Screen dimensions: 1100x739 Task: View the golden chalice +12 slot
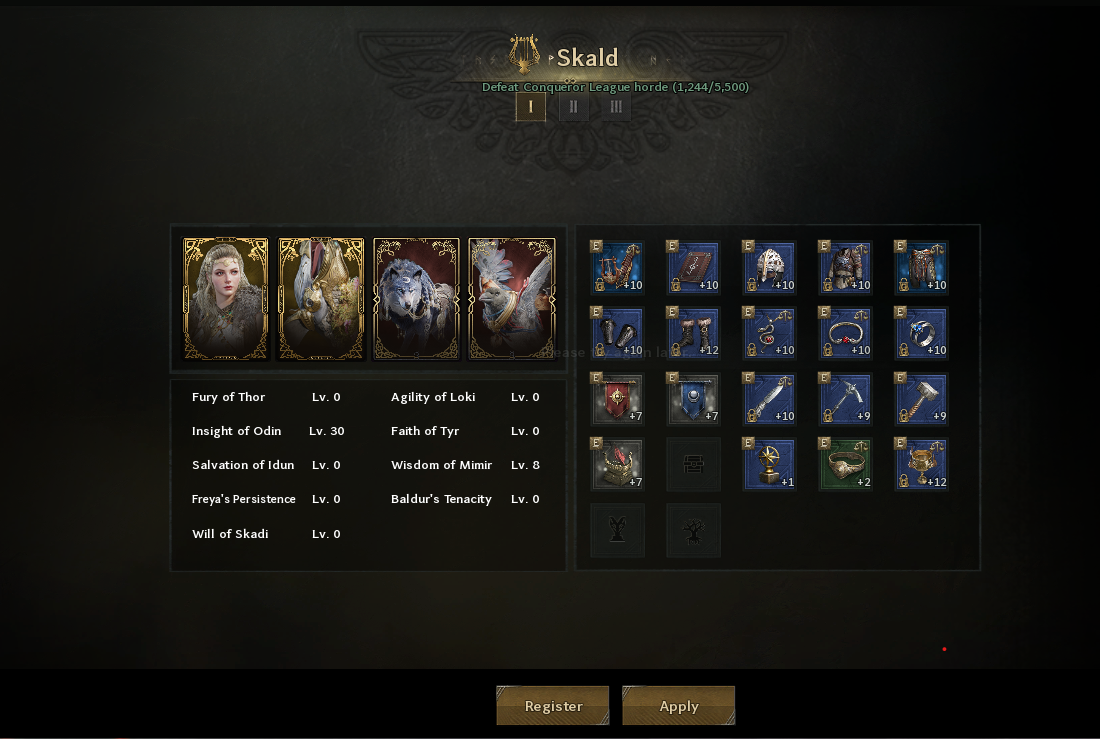pyautogui.click(x=922, y=465)
